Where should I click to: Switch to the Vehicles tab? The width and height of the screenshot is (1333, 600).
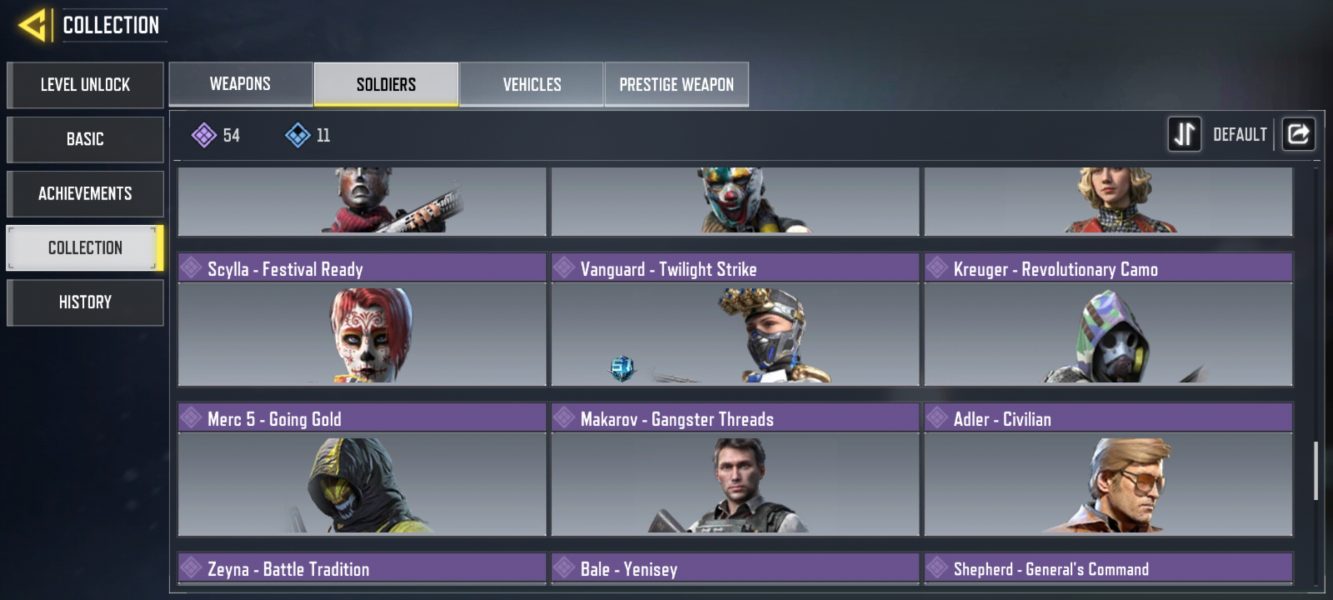(x=532, y=84)
